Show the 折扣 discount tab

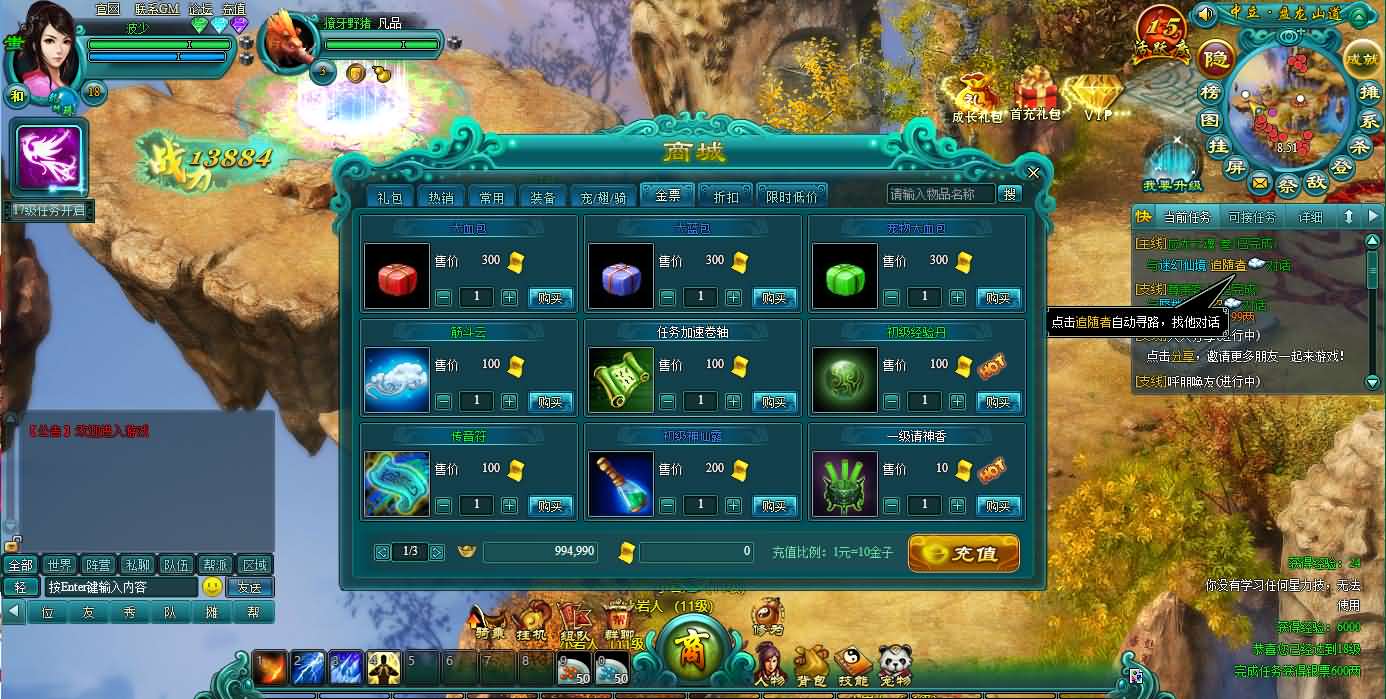(x=725, y=197)
